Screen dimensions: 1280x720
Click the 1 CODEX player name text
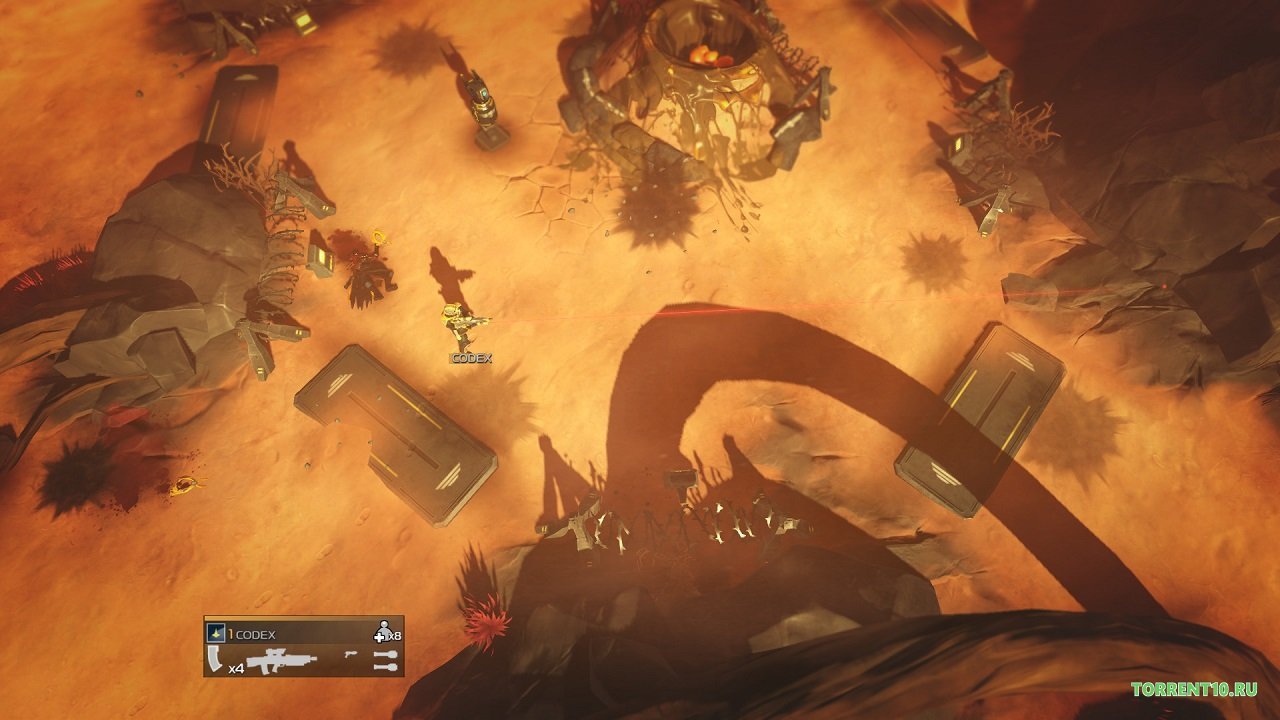[x=250, y=633]
